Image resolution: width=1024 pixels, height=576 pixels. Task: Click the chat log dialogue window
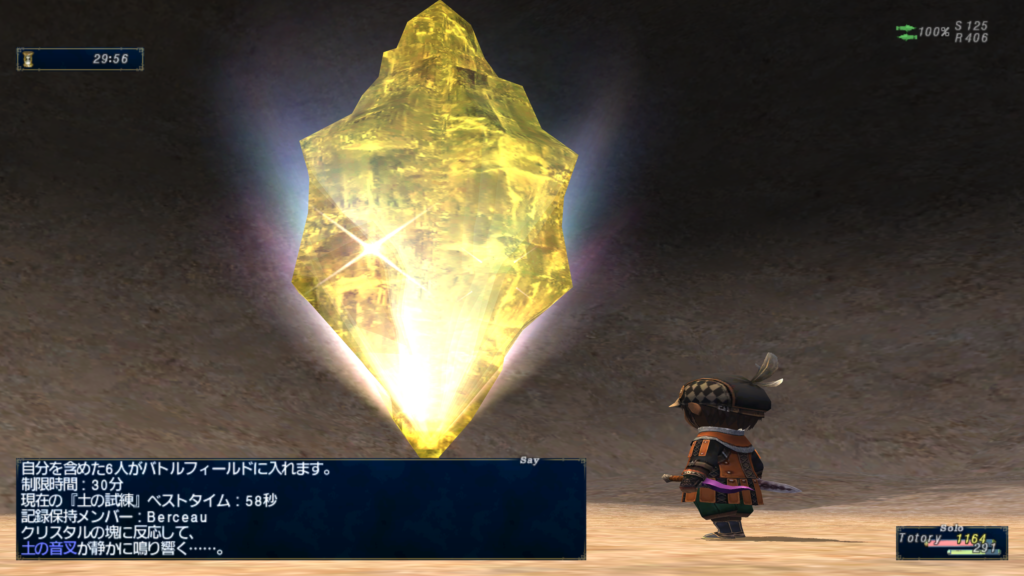[x=300, y=508]
